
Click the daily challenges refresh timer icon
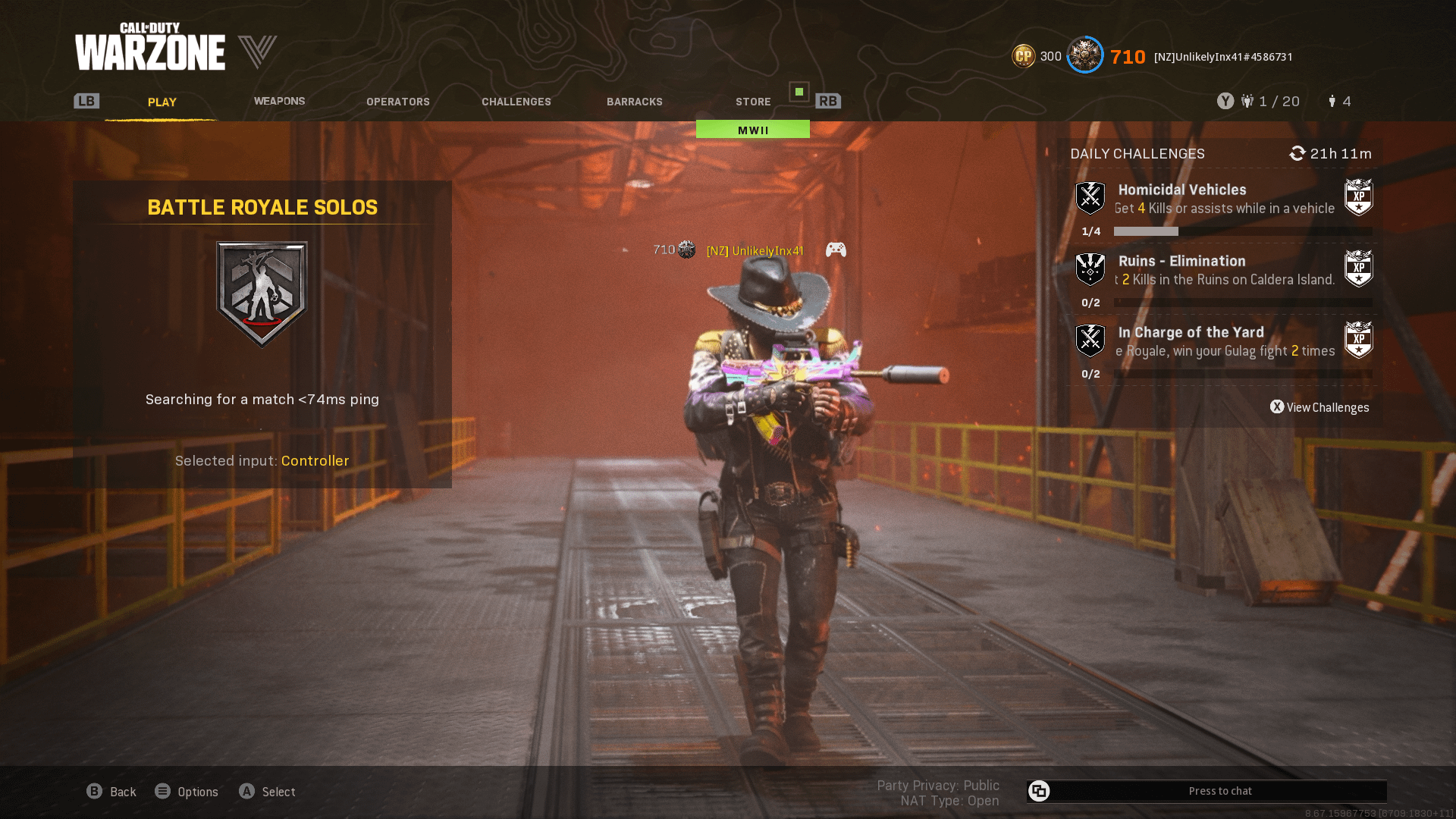1297,153
